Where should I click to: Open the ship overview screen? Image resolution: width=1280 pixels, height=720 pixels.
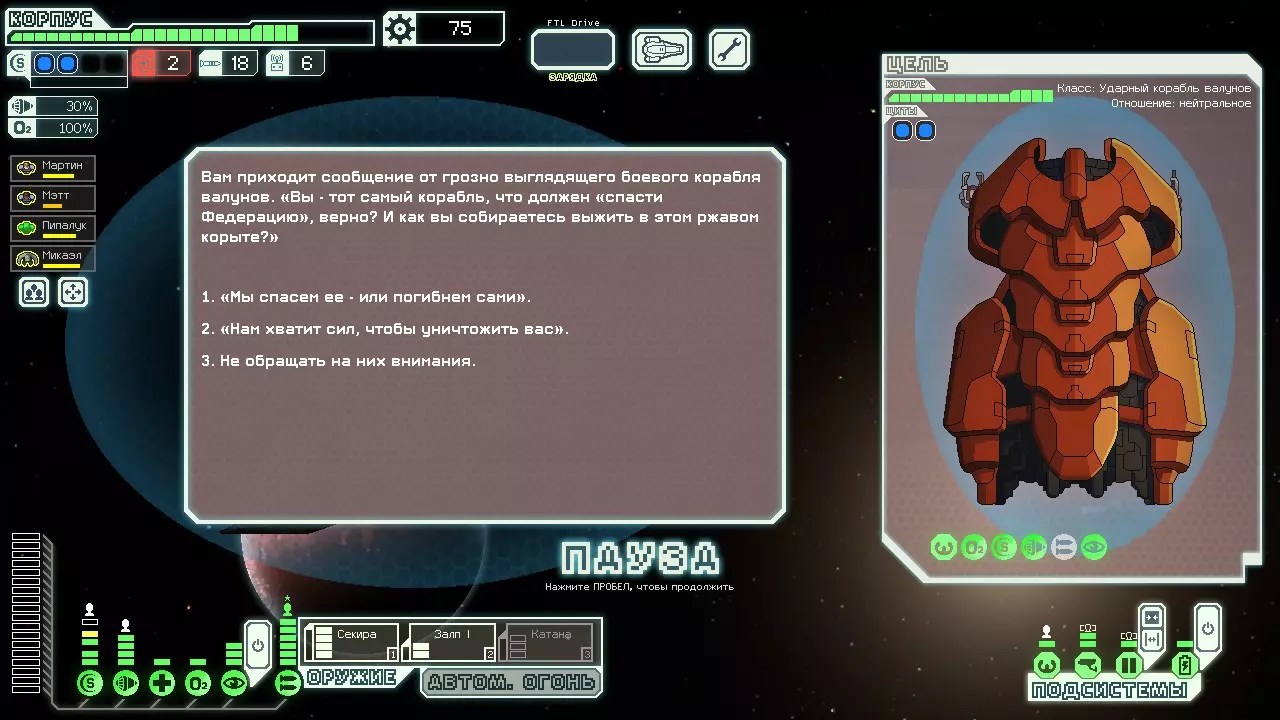pos(662,50)
